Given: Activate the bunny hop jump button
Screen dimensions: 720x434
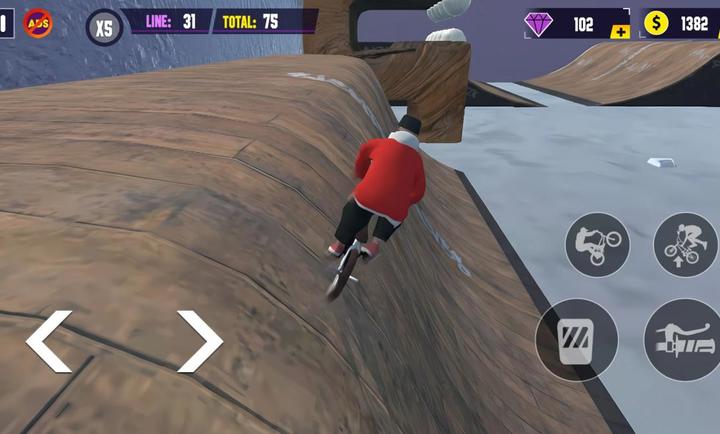Looking at the screenshot, I should (685, 243).
